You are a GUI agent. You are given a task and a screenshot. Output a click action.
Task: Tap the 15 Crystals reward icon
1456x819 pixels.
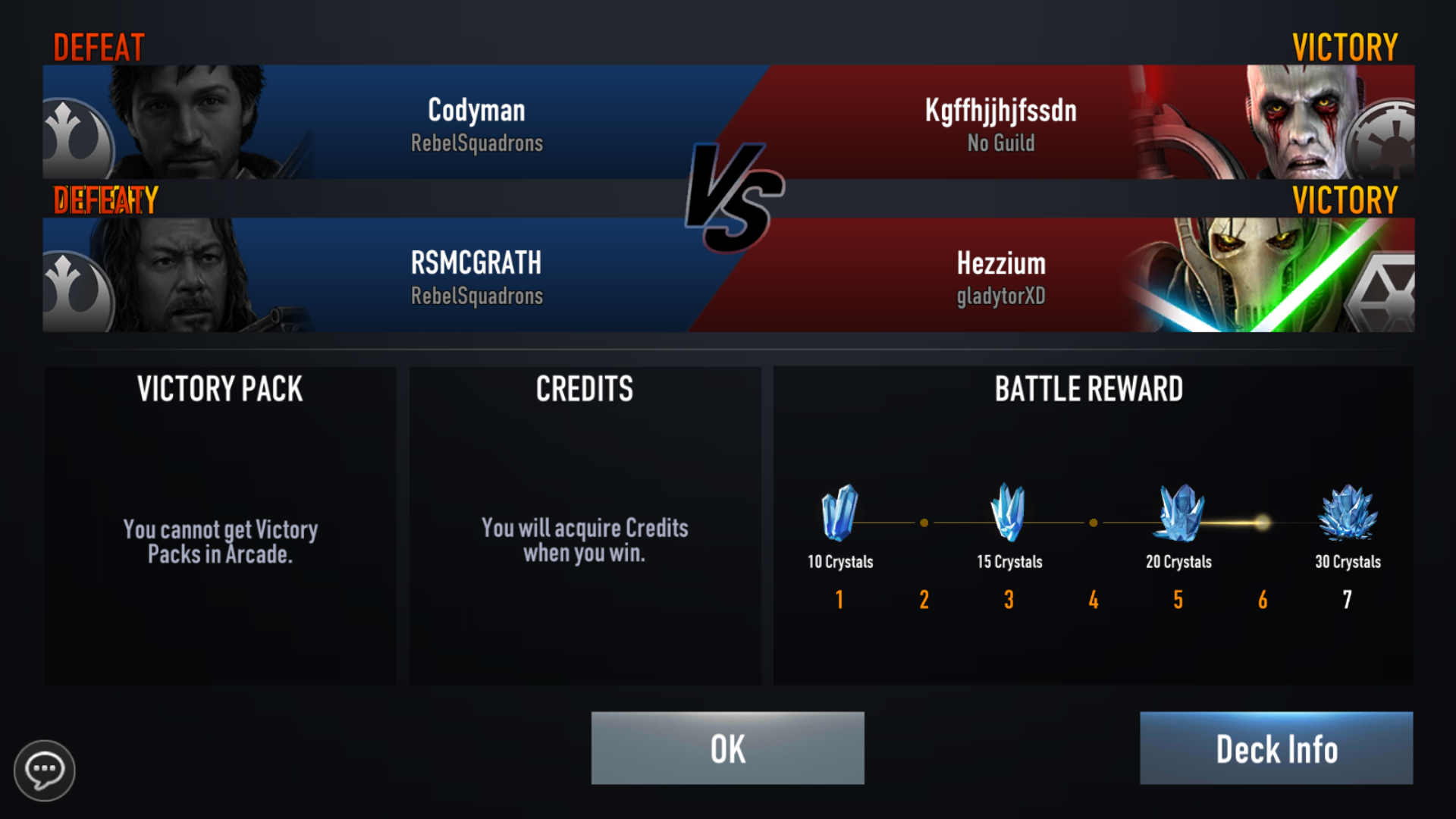point(1009,513)
